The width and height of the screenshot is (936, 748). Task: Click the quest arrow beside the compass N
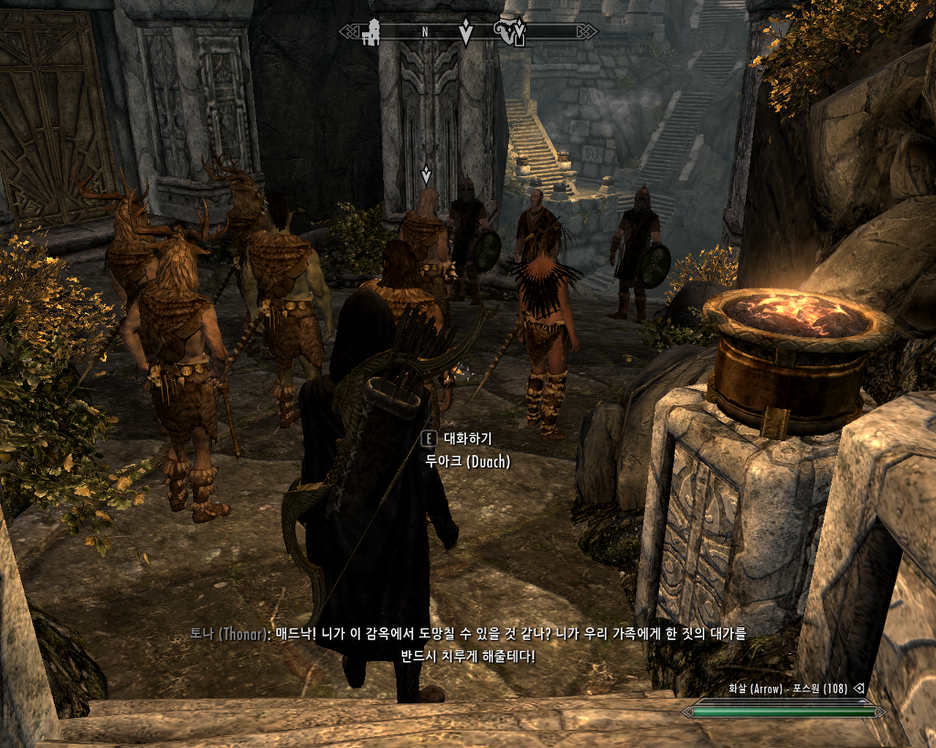465,33
